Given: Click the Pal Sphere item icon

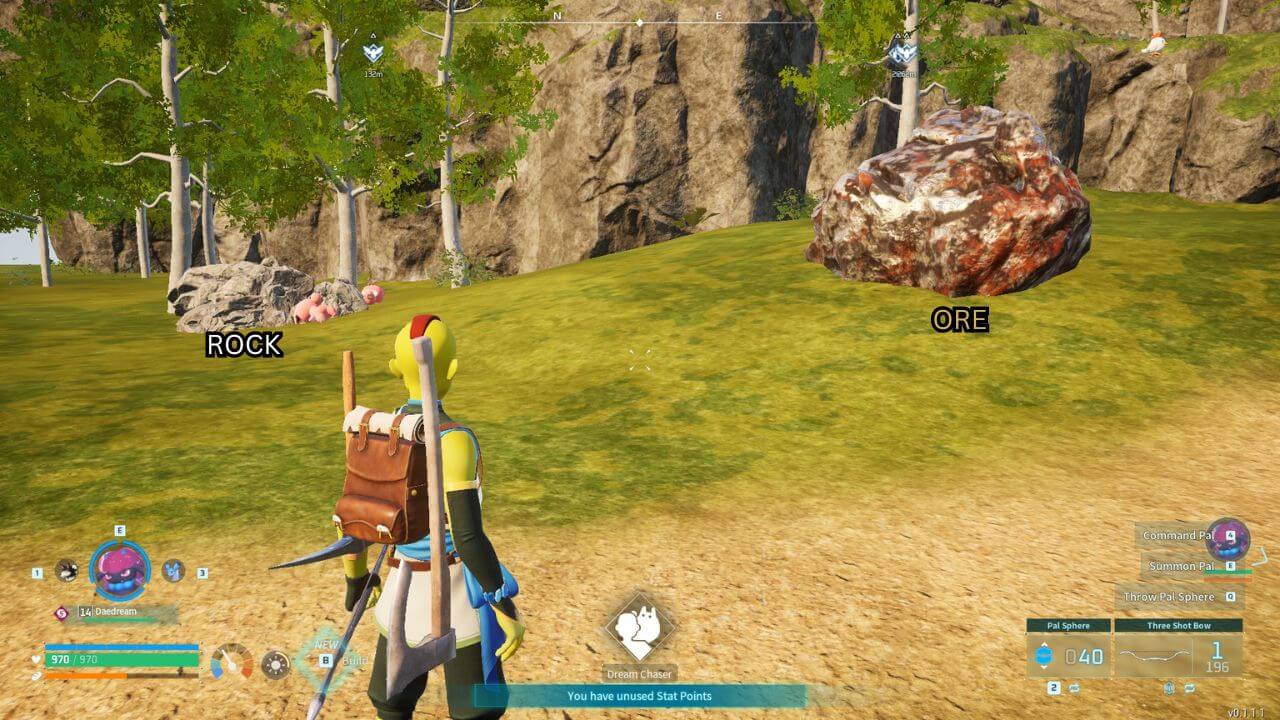Looking at the screenshot, I should tap(1043, 655).
